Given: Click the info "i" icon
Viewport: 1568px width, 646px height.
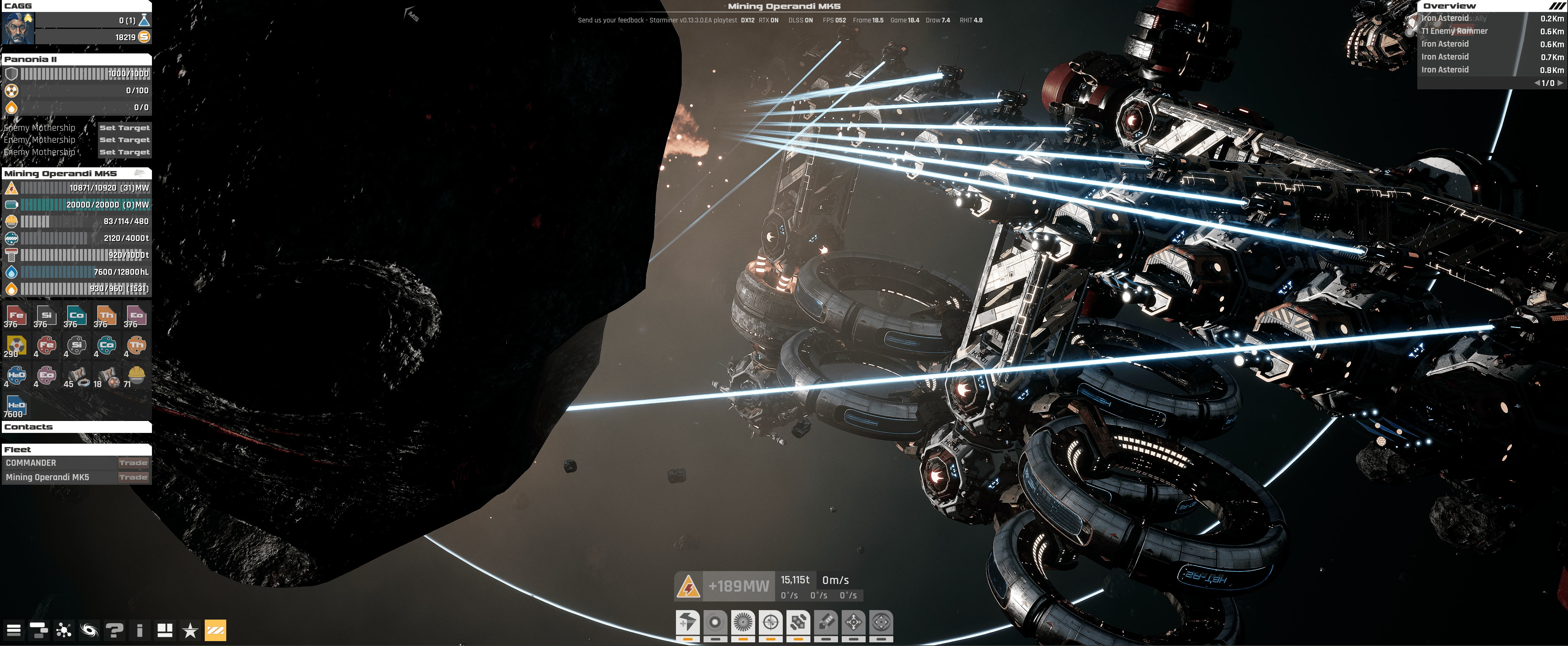Looking at the screenshot, I should tap(139, 630).
